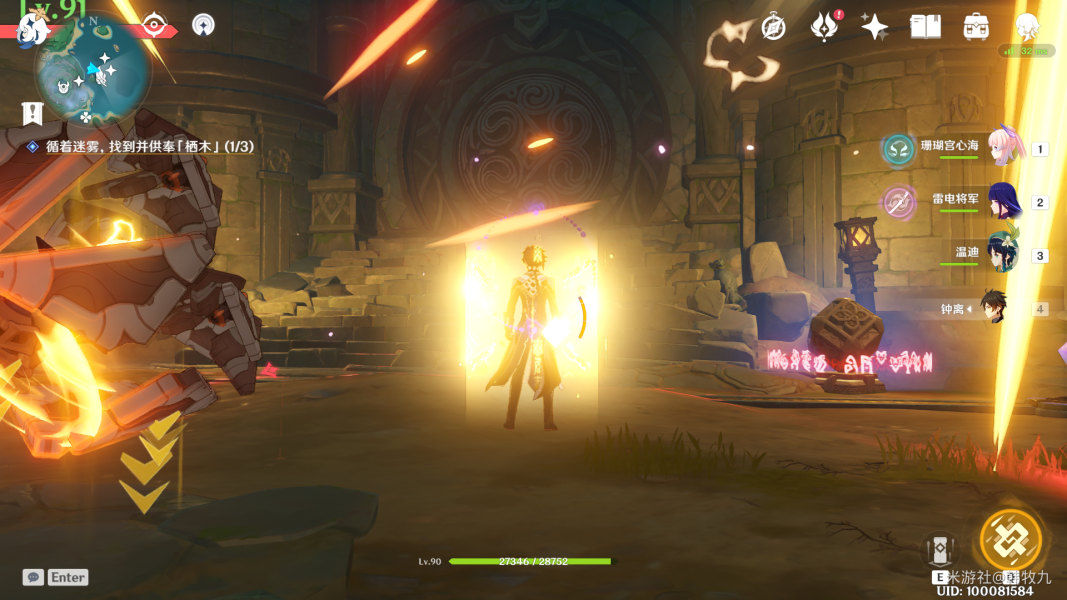Open the quest banner with exclamation mark
The image size is (1067, 600).
tap(31, 113)
